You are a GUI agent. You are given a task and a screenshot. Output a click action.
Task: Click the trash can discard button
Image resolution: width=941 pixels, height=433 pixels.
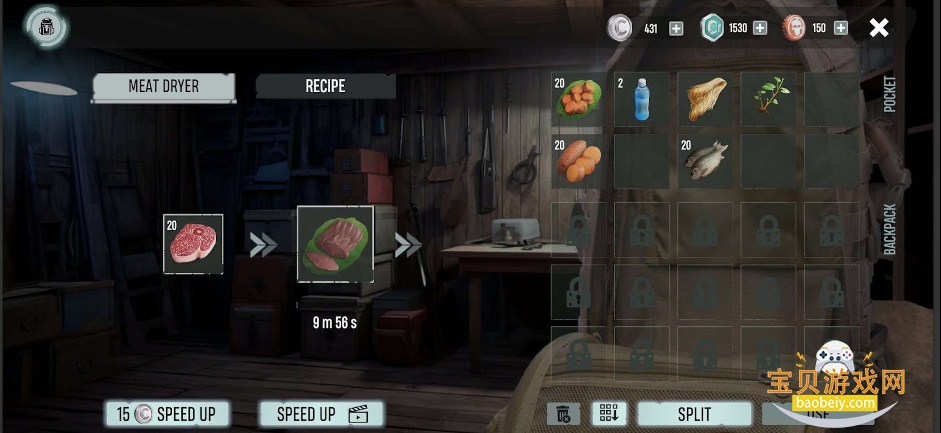point(564,414)
